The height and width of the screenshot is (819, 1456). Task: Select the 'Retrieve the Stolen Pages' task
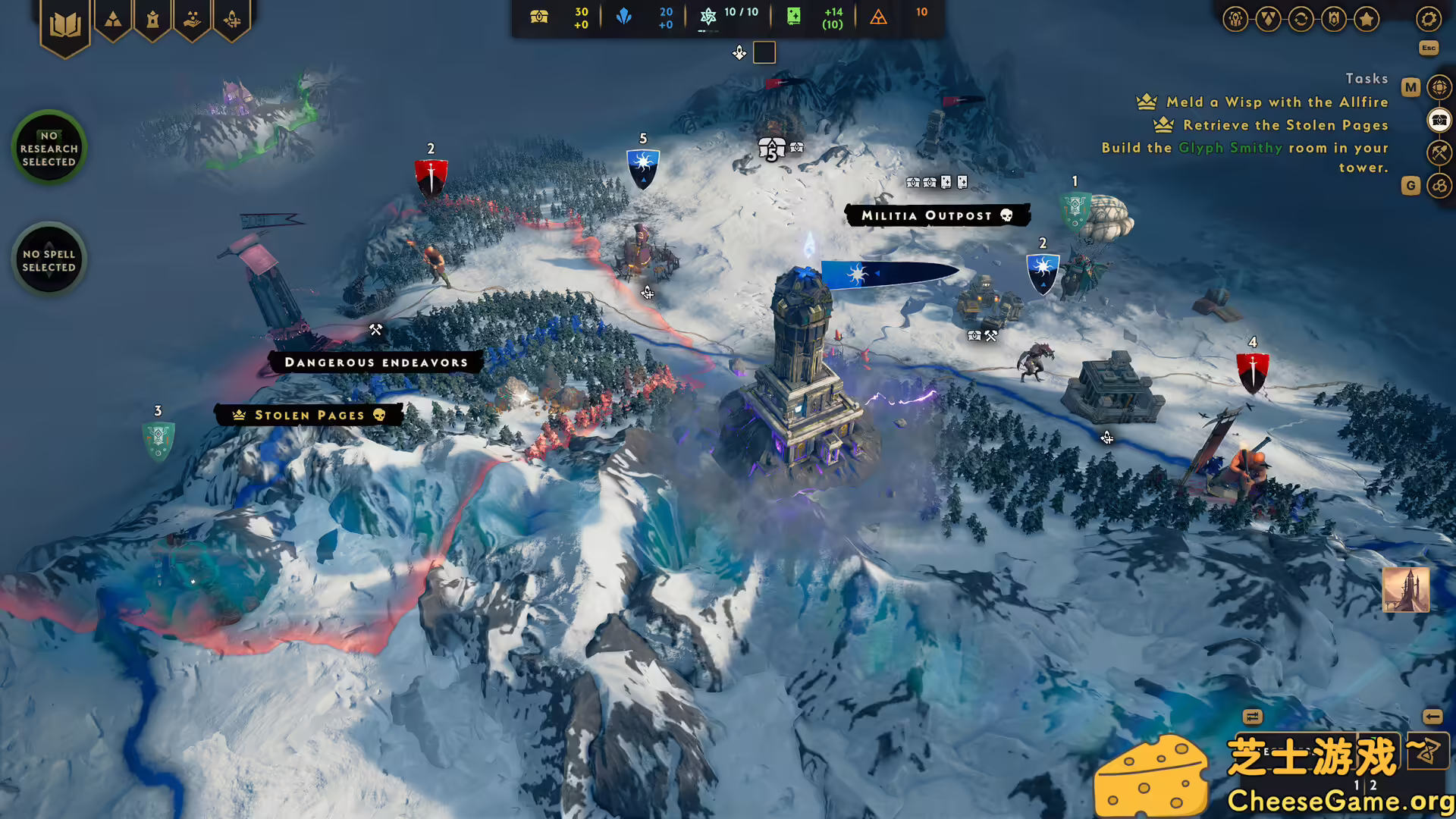pyautogui.click(x=1285, y=125)
